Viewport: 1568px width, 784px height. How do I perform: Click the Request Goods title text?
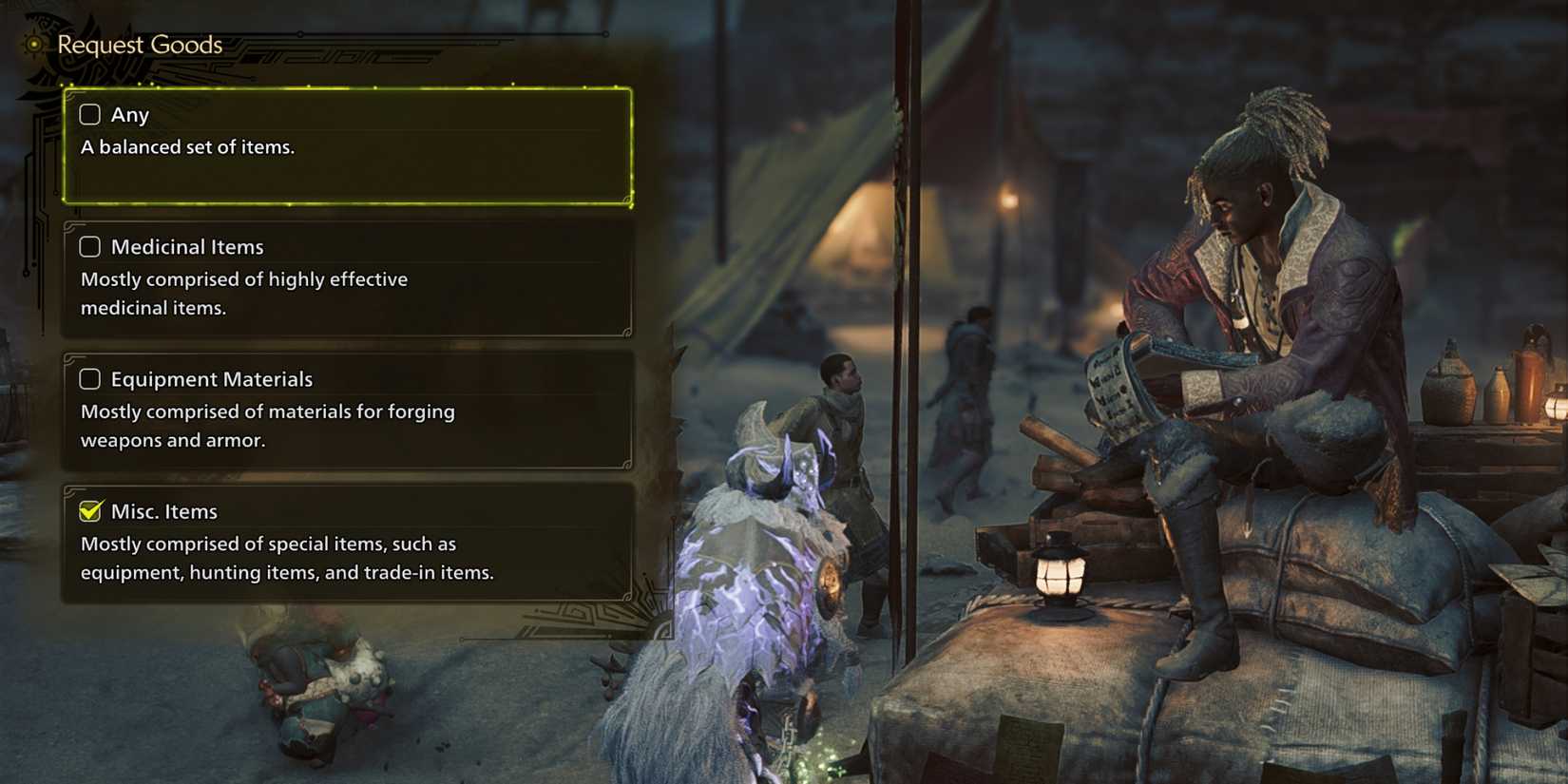coord(138,44)
